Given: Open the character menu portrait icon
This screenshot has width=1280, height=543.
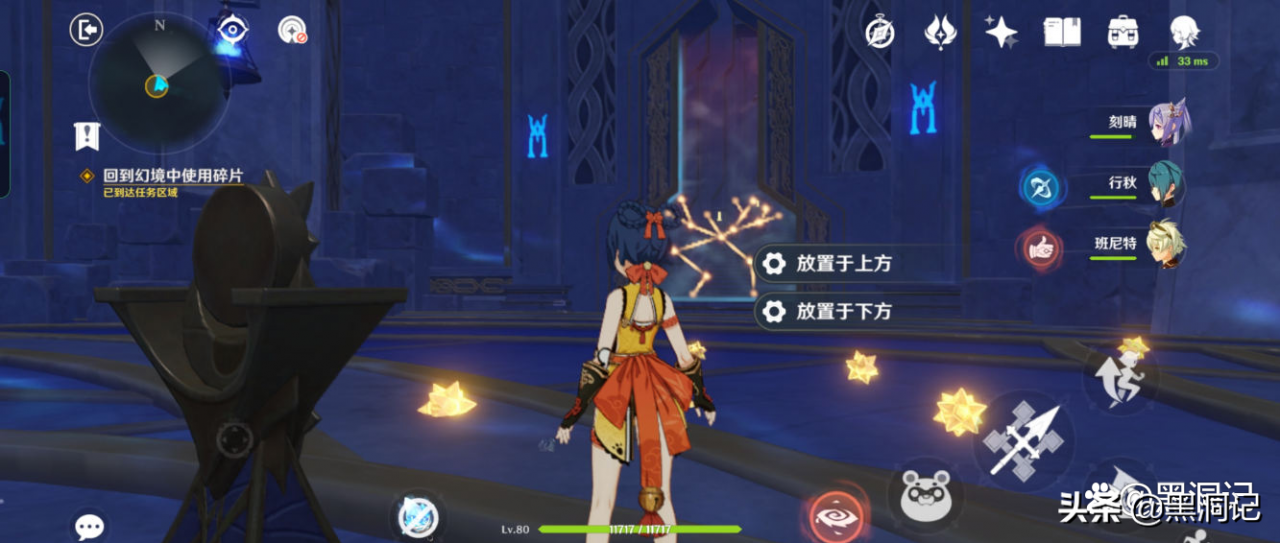Looking at the screenshot, I should point(1185,32).
